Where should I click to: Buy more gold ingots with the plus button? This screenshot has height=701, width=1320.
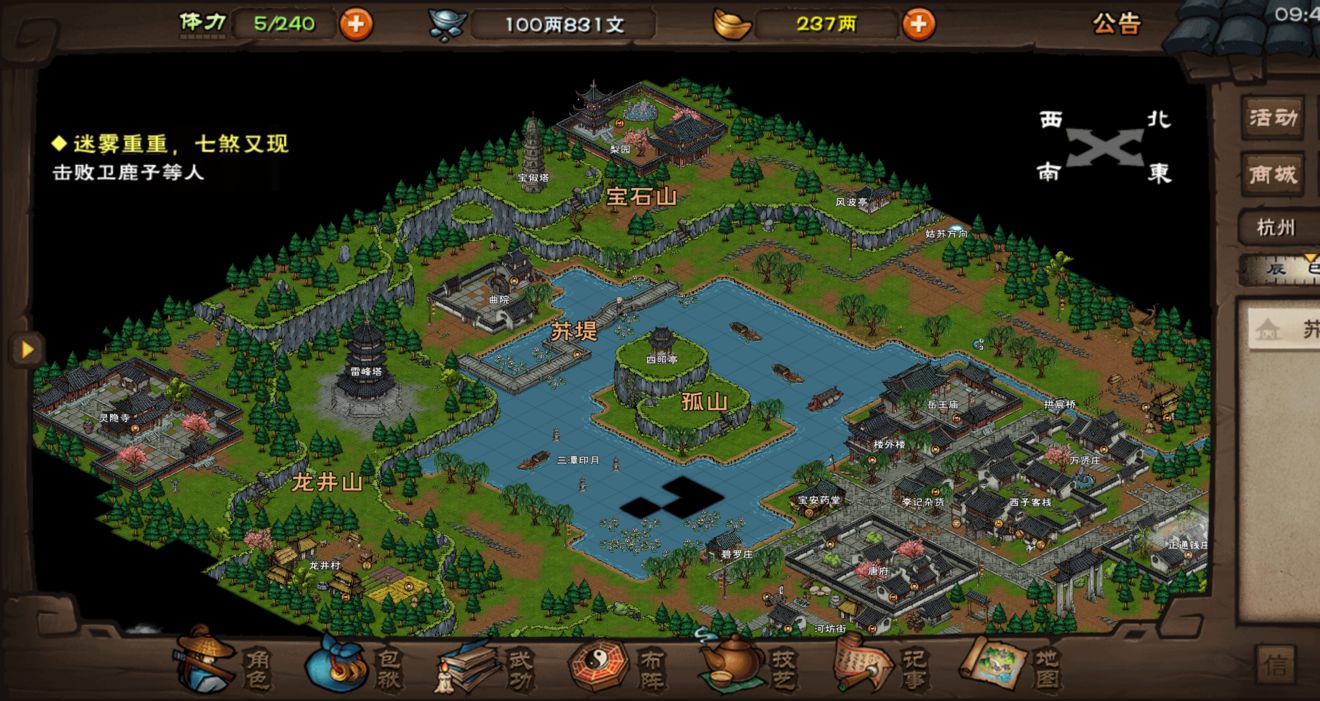pyautogui.click(x=918, y=24)
